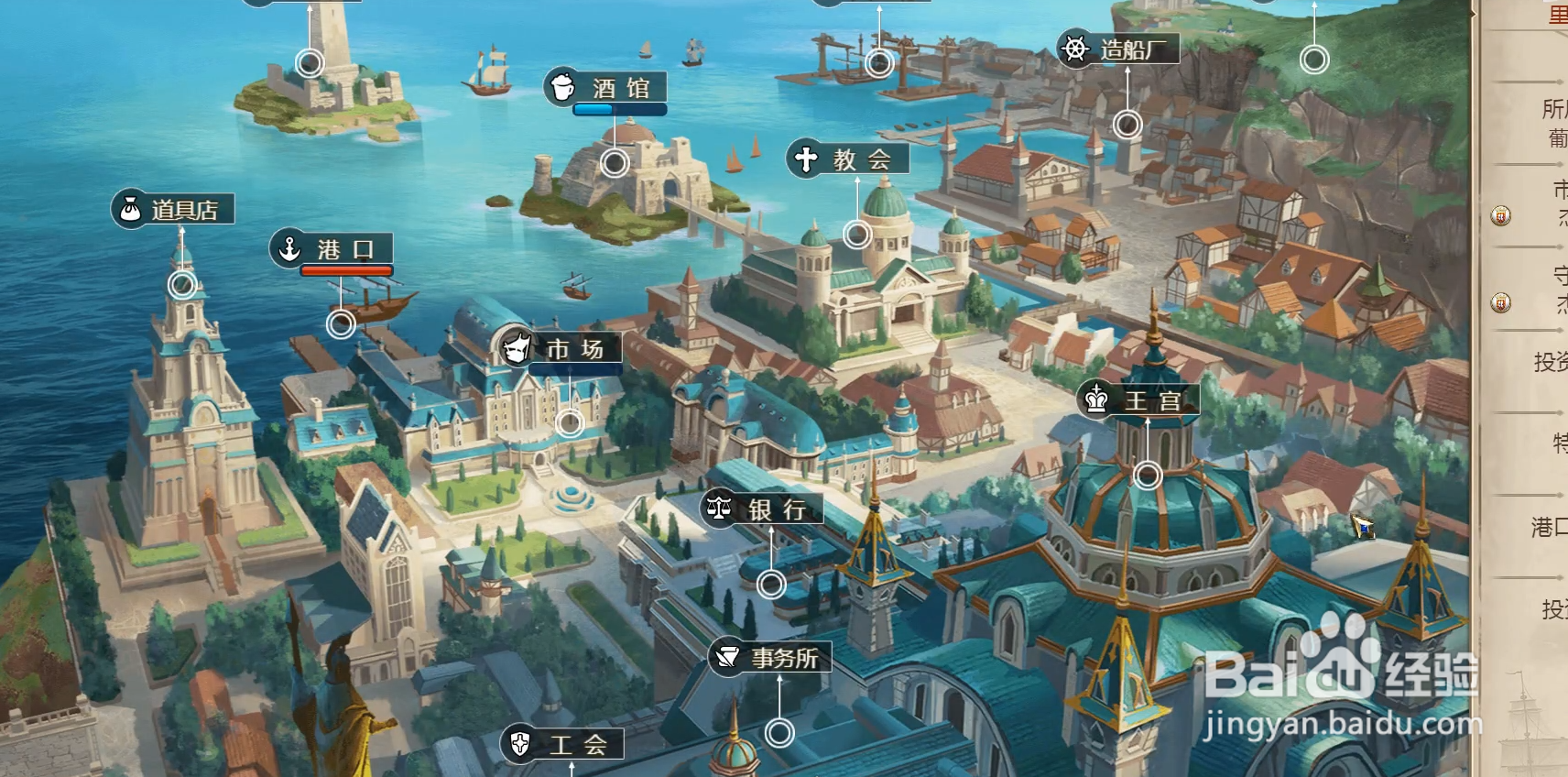
Task: Select the 教会 church map label
Action: (x=848, y=159)
